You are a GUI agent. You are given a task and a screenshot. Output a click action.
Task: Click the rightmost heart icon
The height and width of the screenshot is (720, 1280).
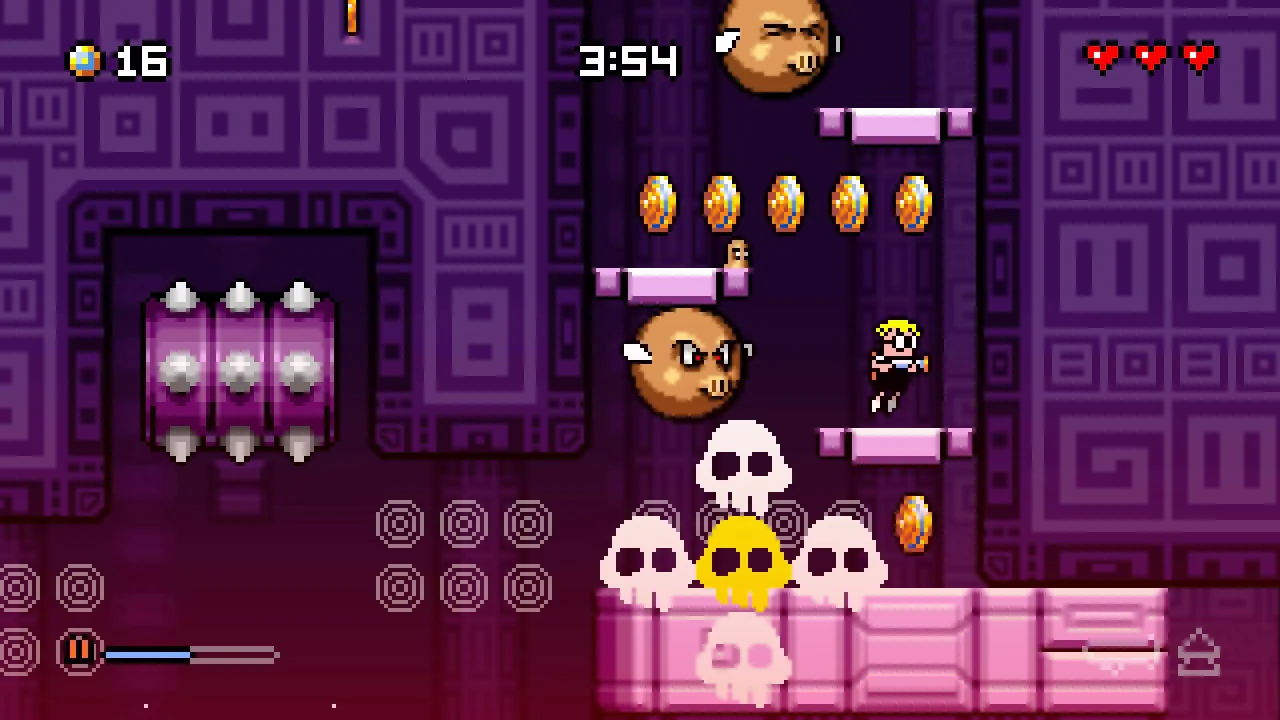tap(1198, 57)
